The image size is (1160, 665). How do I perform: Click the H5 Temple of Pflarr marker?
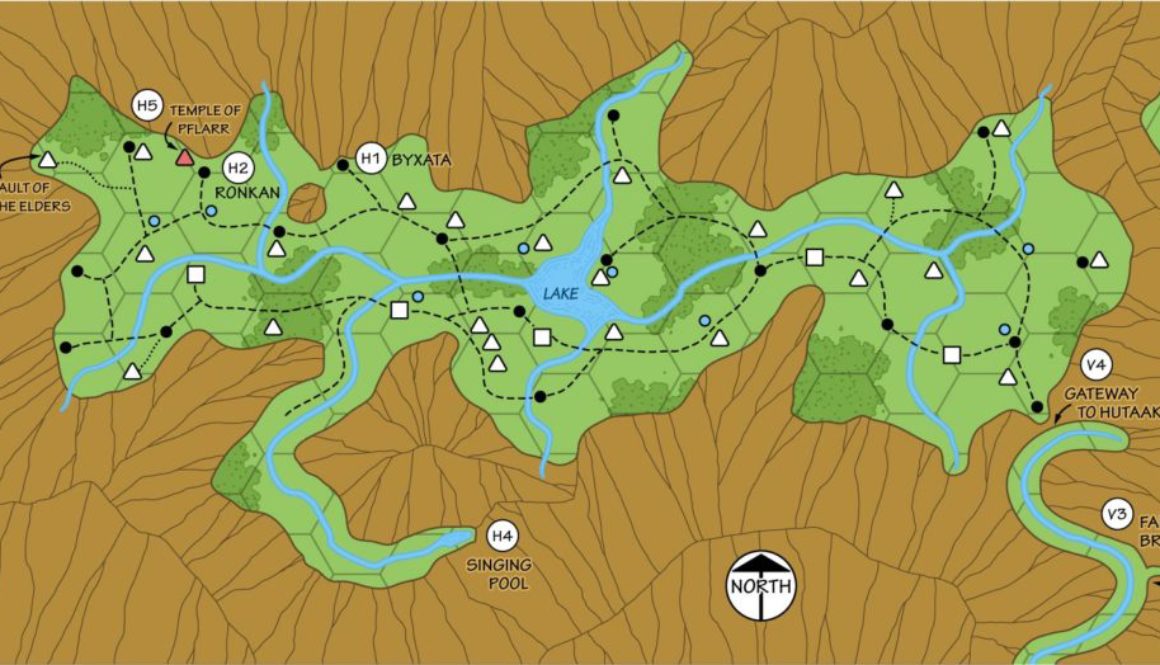coord(148,104)
